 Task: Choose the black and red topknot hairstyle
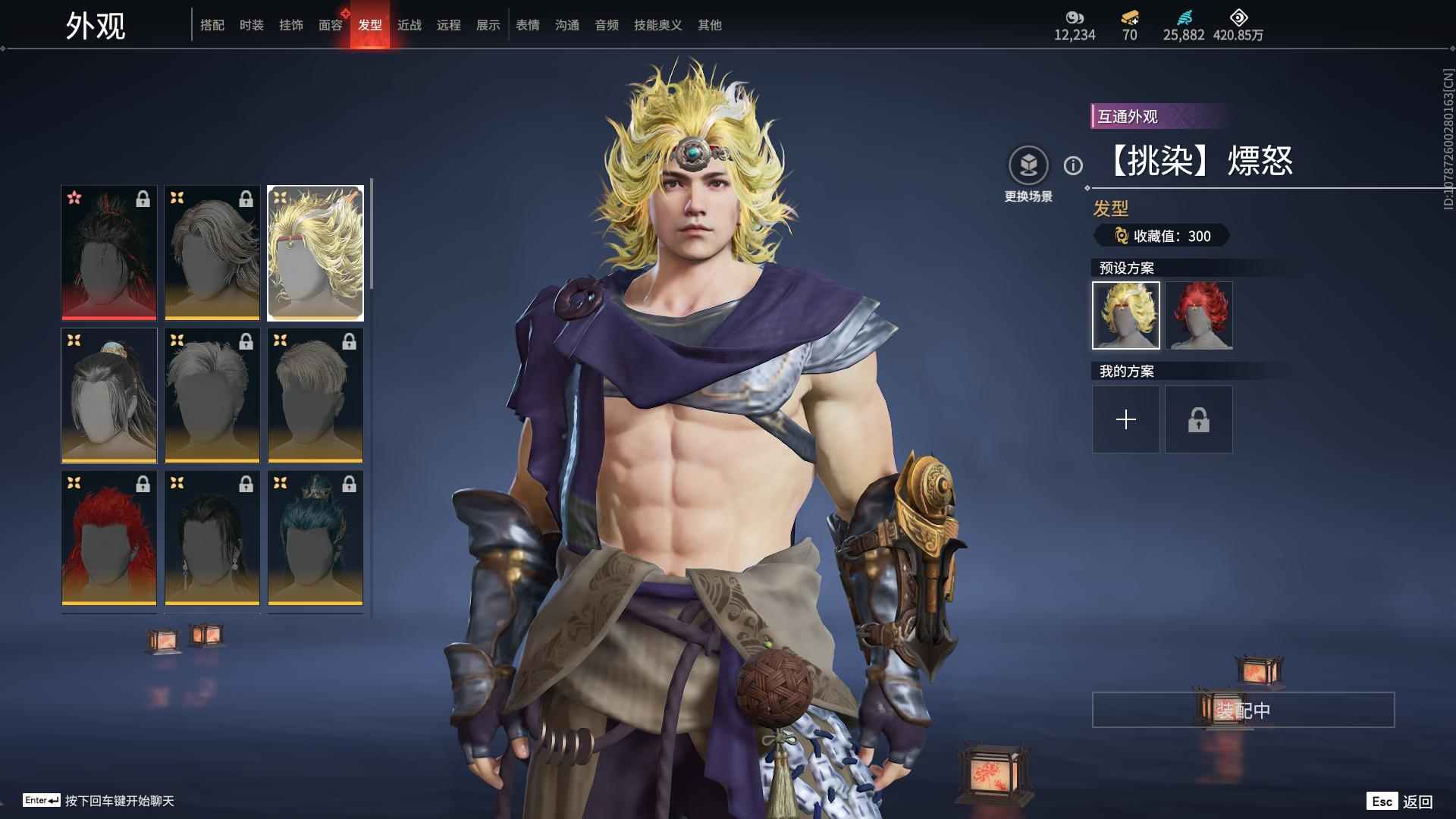coord(109,253)
